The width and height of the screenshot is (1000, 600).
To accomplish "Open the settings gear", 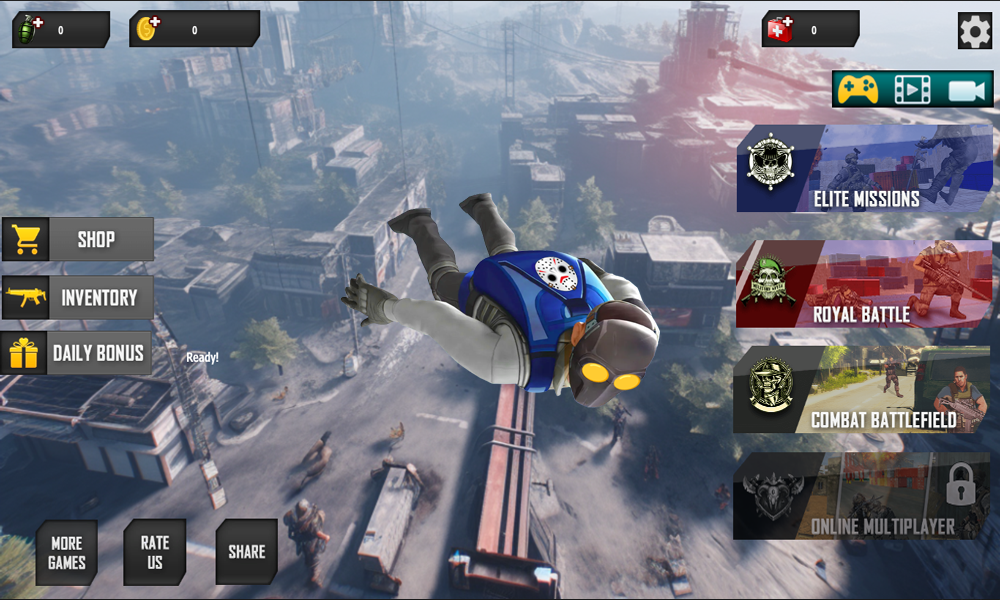I will [x=974, y=31].
